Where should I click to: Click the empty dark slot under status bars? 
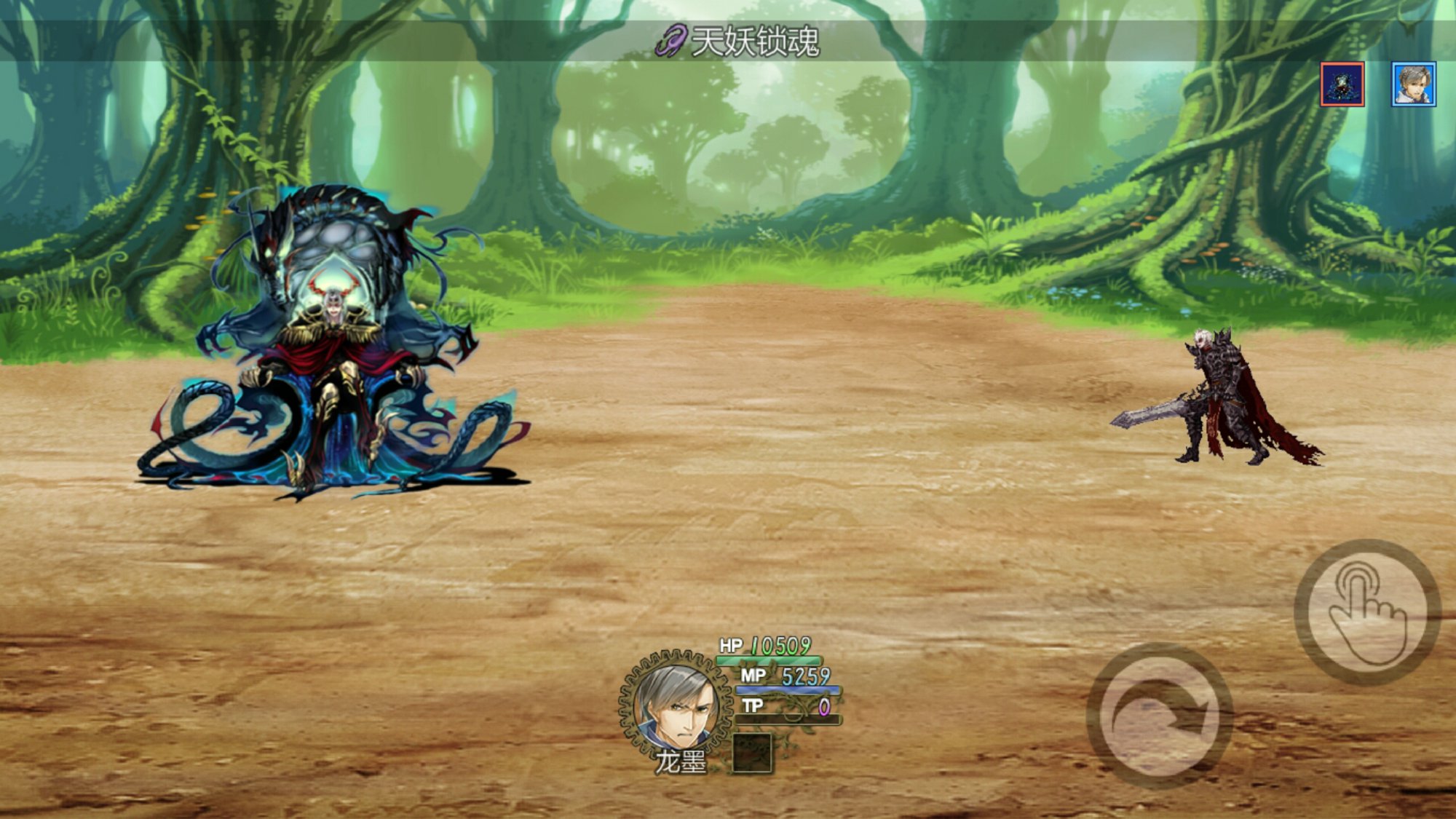pos(751,753)
